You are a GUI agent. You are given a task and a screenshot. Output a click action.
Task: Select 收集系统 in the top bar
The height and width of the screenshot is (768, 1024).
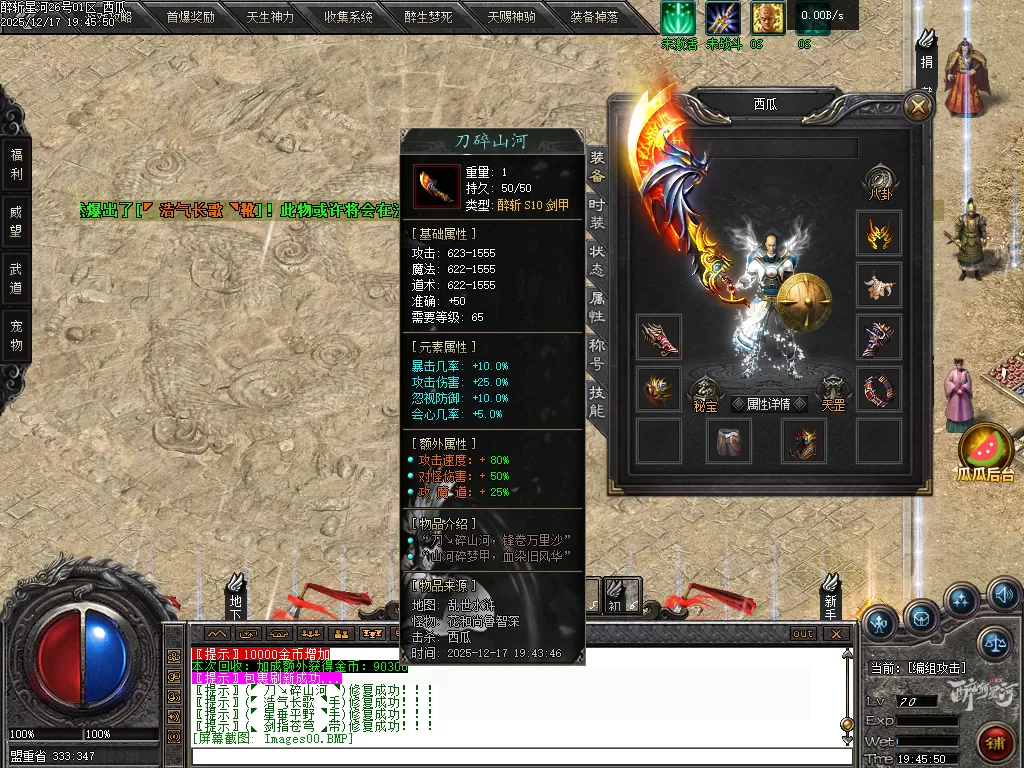tap(349, 17)
